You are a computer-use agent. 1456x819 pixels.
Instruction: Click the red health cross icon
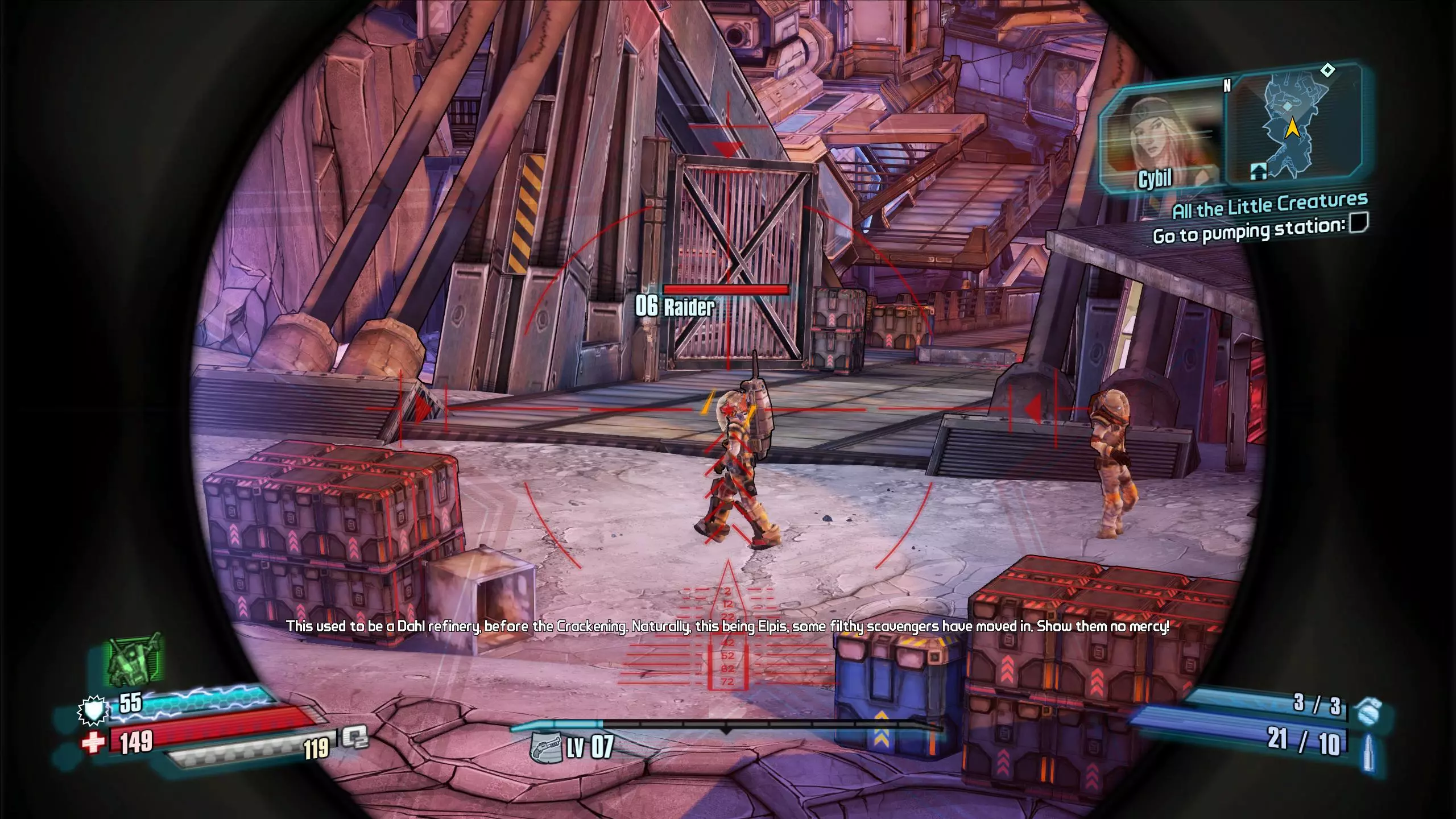click(x=94, y=742)
